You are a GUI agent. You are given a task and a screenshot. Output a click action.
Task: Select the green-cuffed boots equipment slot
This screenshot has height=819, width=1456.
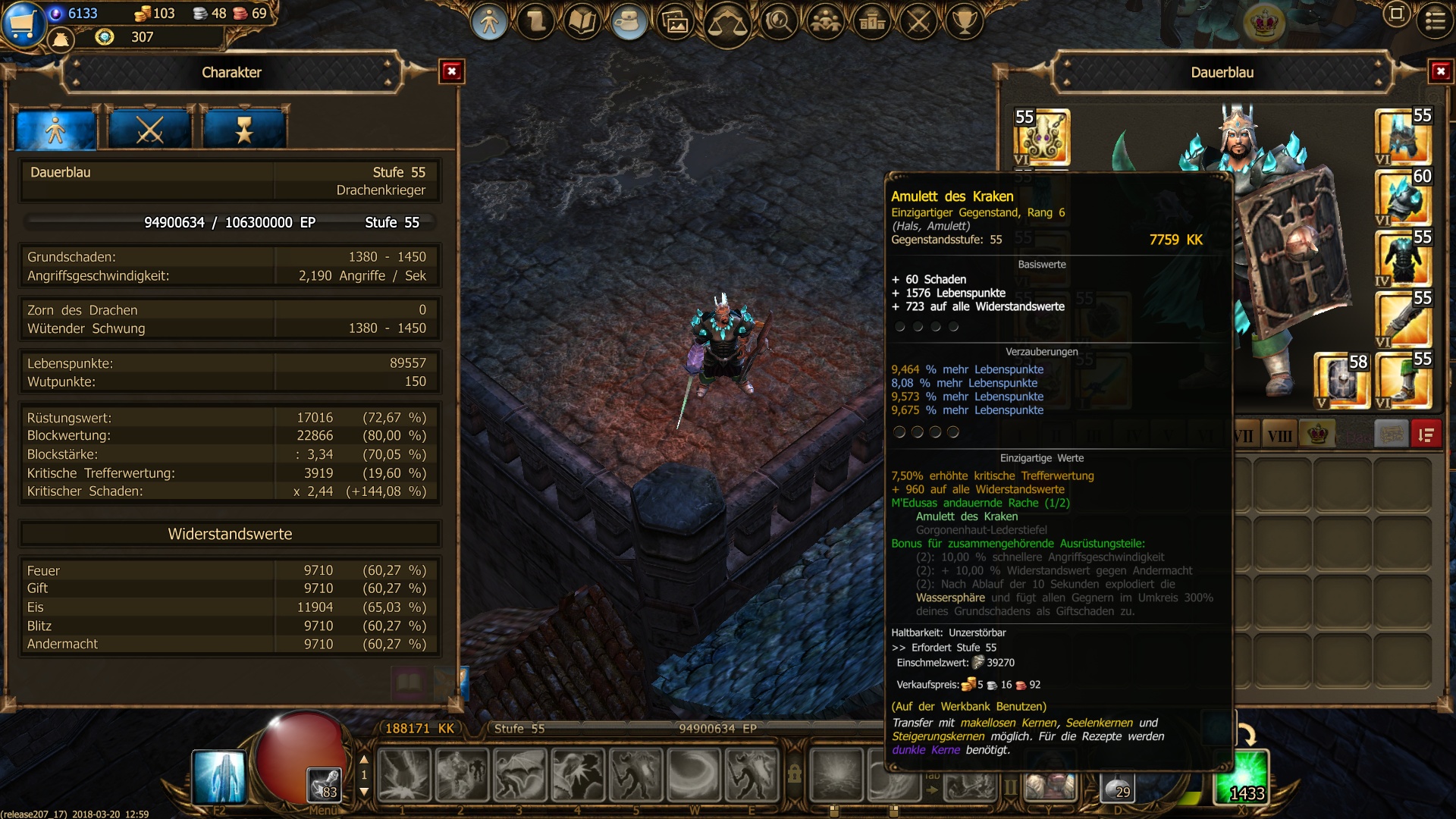(1403, 381)
